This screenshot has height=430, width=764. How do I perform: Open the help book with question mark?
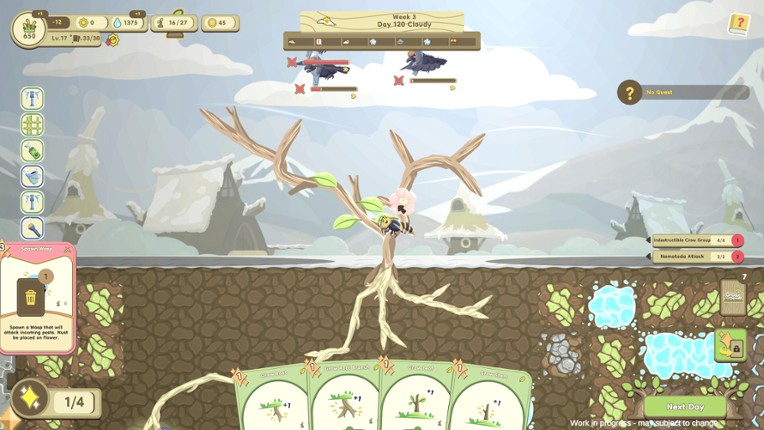pos(739,23)
